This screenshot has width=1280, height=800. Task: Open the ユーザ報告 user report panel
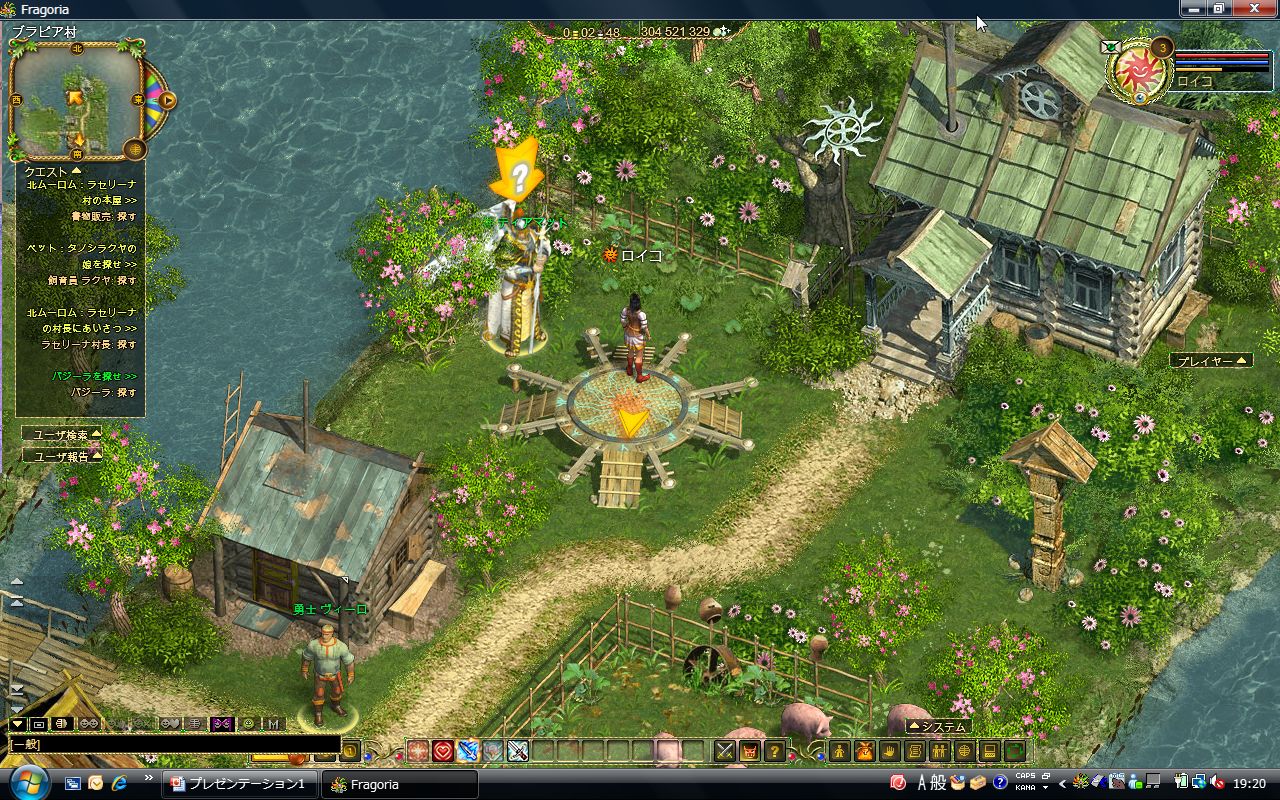tap(61, 456)
